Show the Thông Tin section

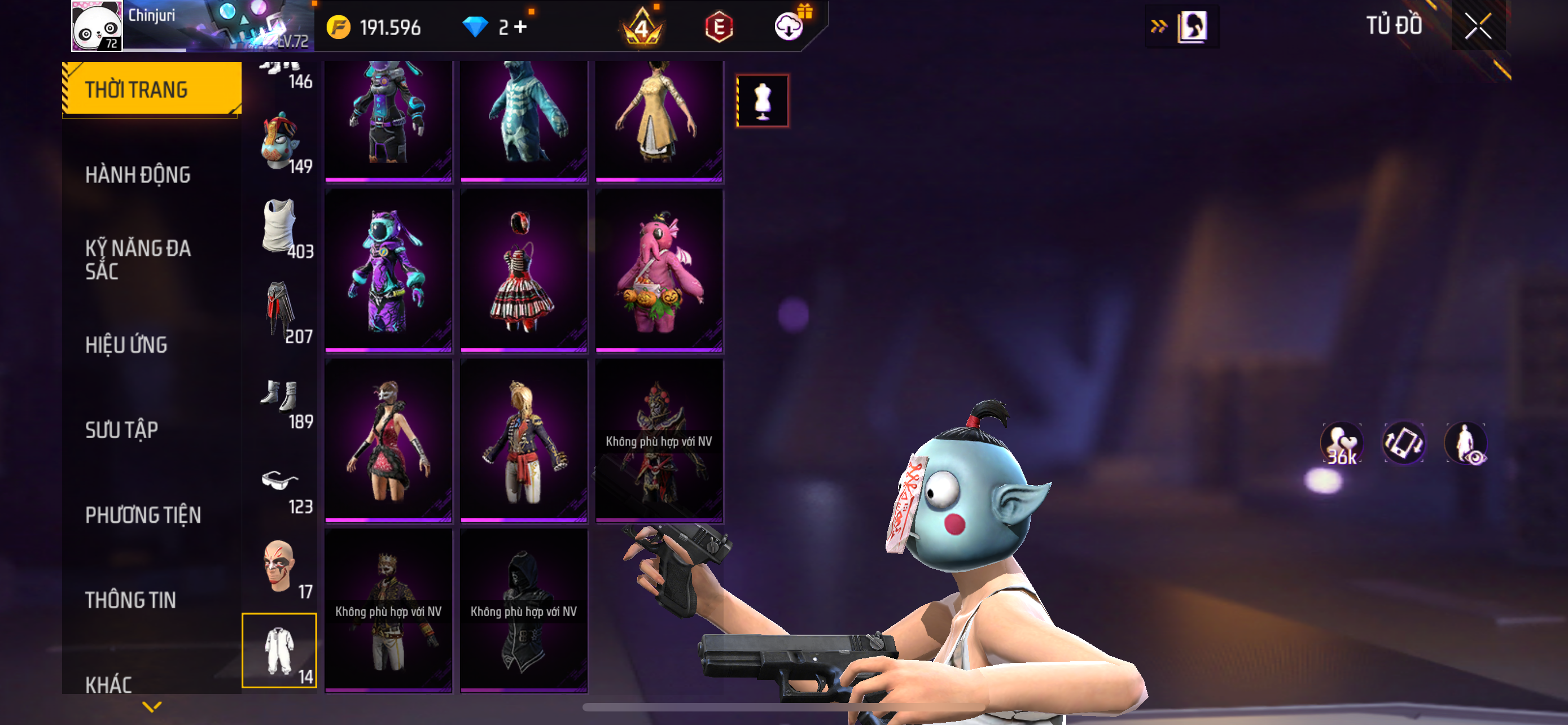(130, 600)
